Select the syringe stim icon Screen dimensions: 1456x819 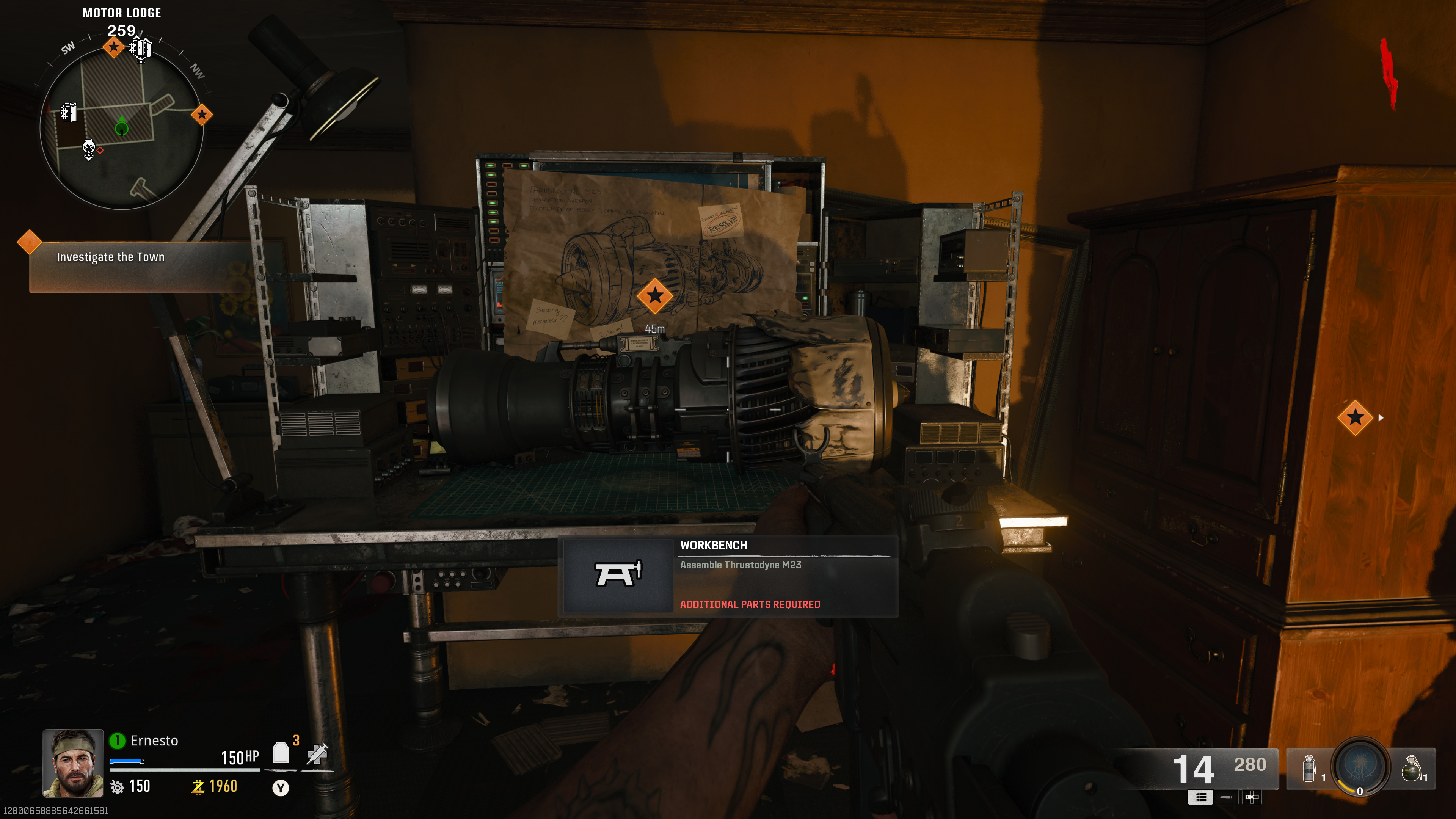point(317,753)
